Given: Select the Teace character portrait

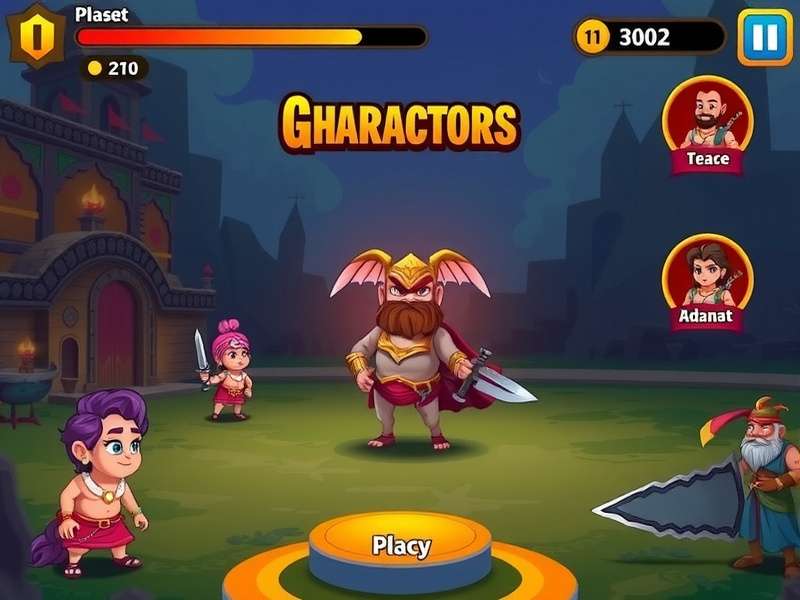Looking at the screenshot, I should (x=708, y=120).
